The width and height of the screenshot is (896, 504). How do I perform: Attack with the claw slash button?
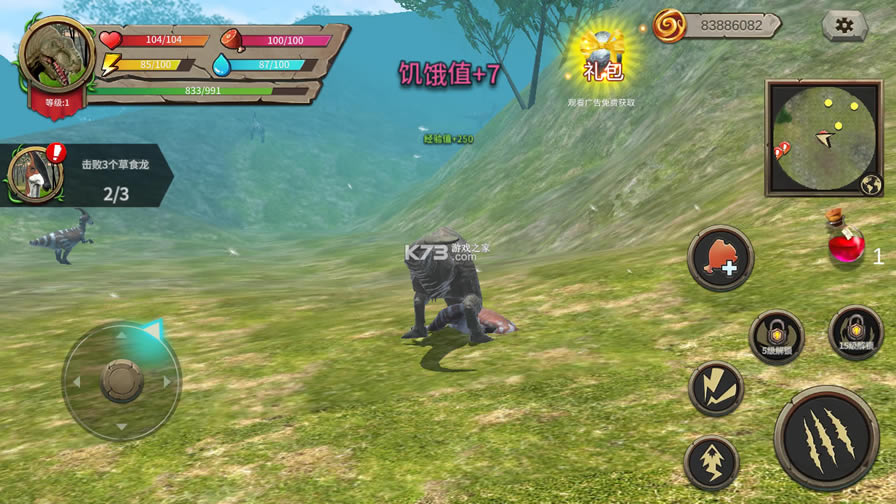tap(826, 437)
